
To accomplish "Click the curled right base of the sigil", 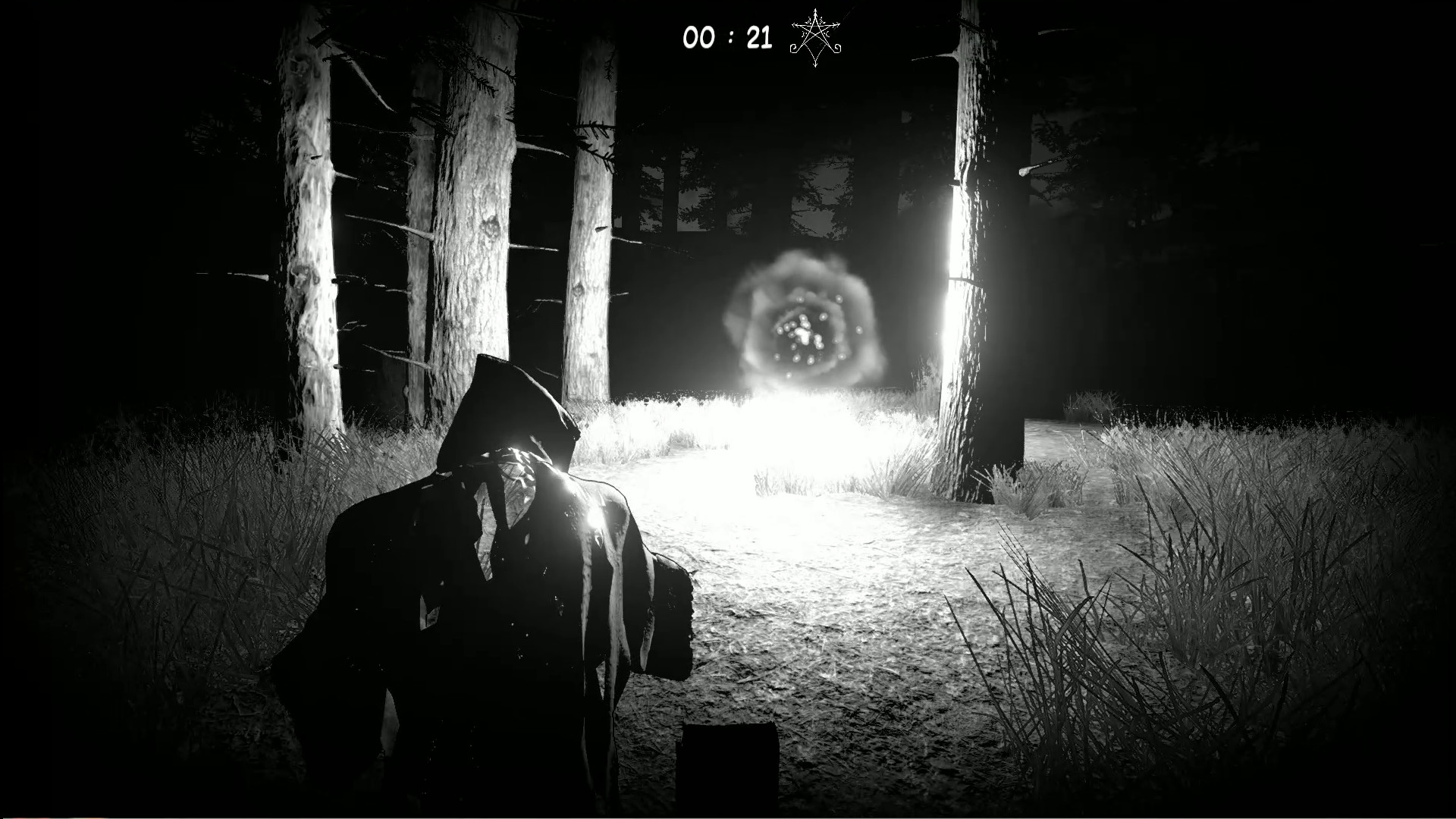I will [x=837, y=49].
